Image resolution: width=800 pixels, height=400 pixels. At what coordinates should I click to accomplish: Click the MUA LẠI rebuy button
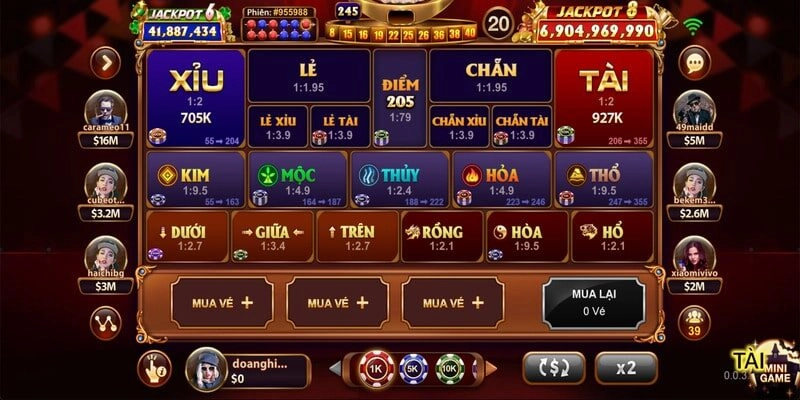click(594, 302)
